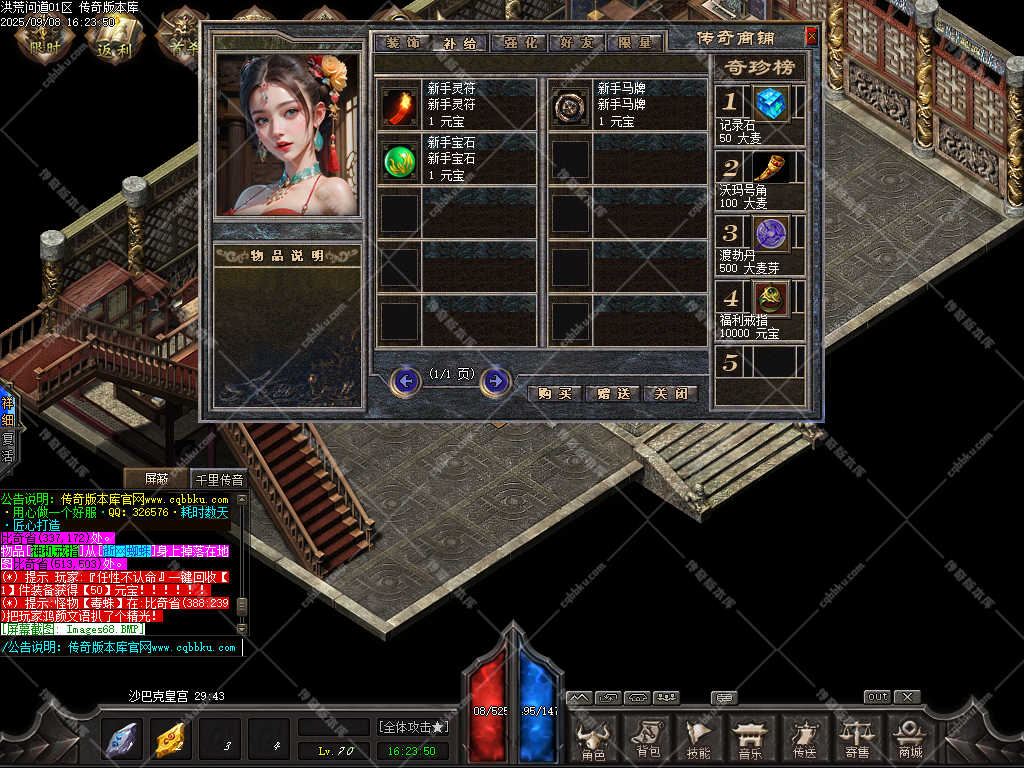Switch to the 限量 tab

click(634, 43)
